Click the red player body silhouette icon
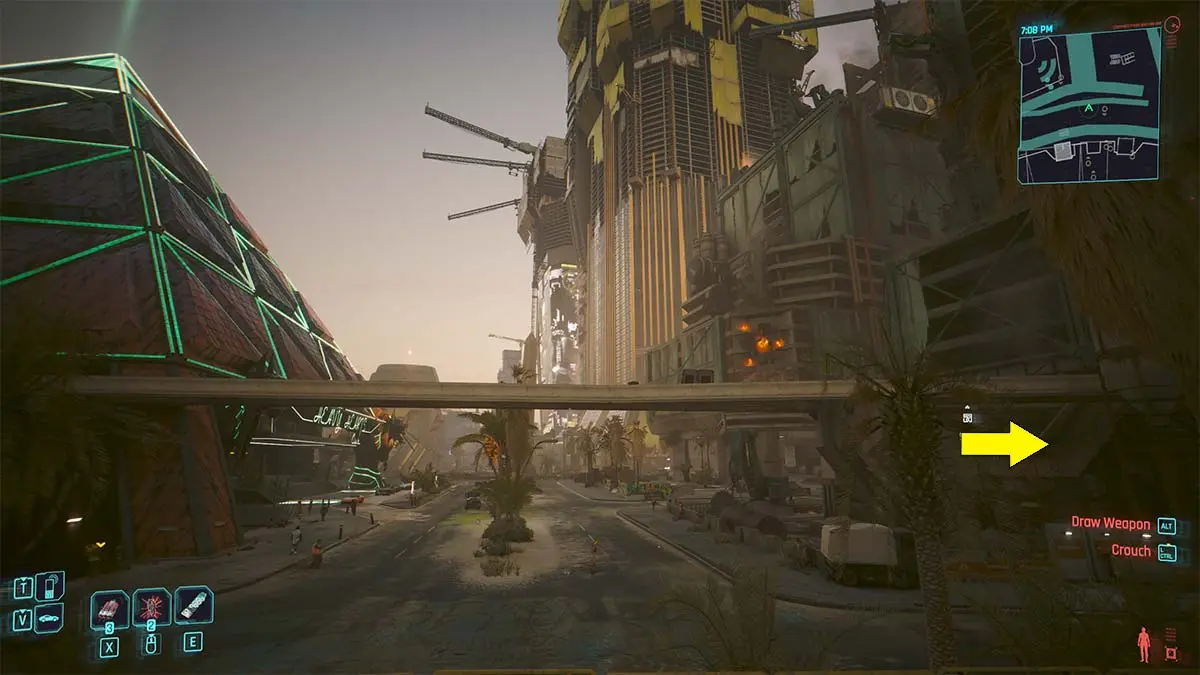 [1143, 644]
